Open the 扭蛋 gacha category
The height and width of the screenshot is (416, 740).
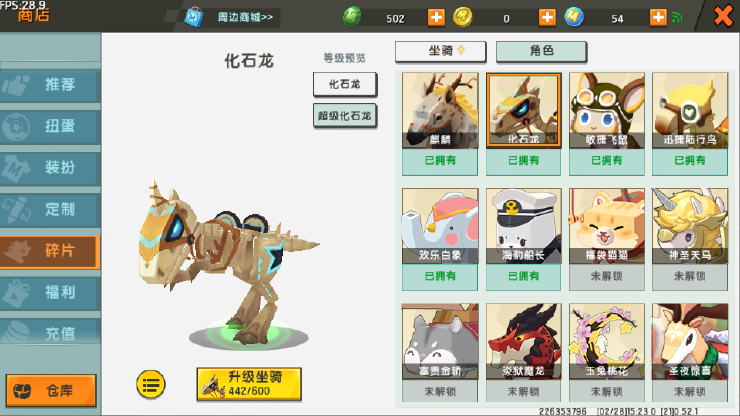[x=51, y=127]
